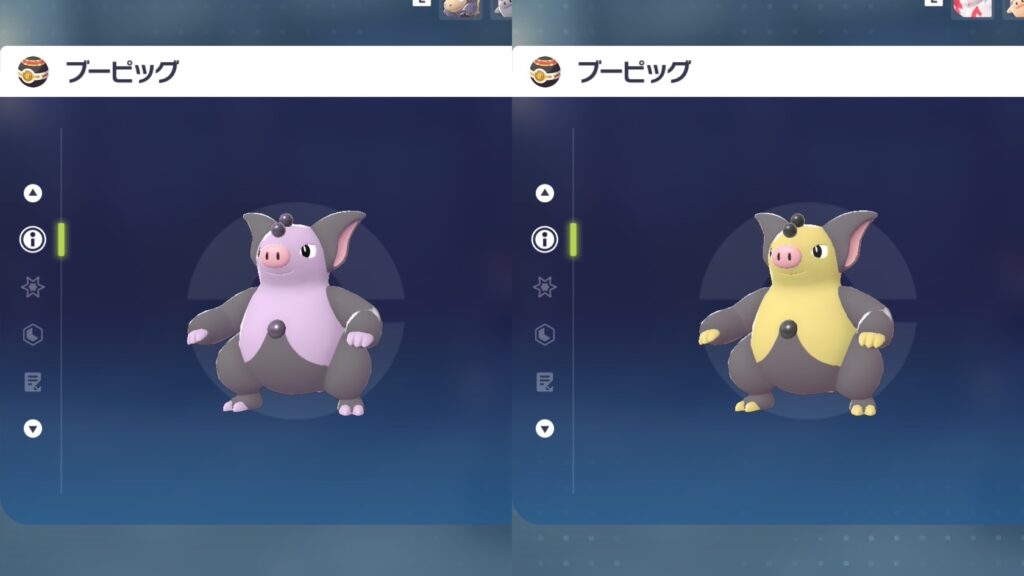Select the info tab beside the yellow Grumpig
Screen dimensions: 1024x576
click(545, 239)
